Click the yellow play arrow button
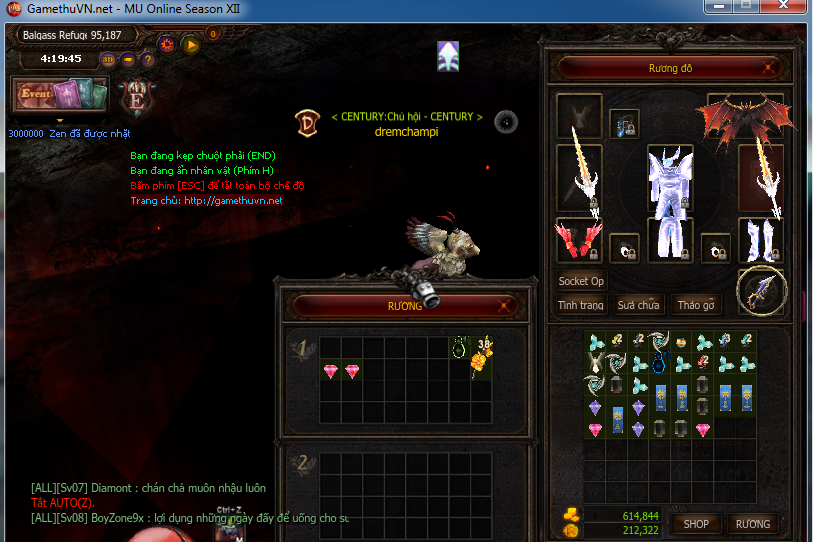This screenshot has height=542, width=813. (x=190, y=44)
